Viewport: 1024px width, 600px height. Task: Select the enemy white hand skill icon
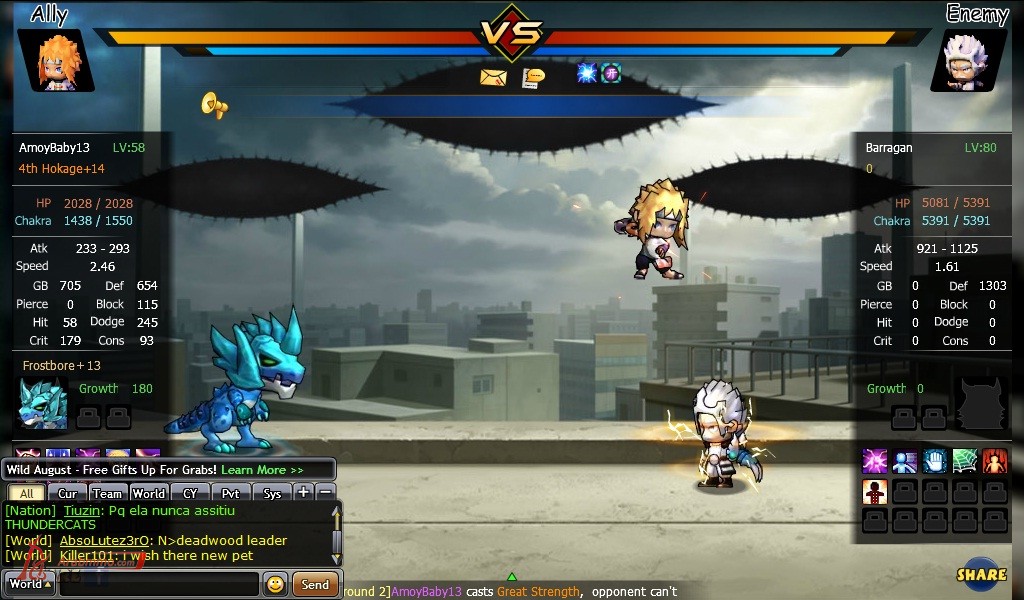tap(934, 461)
